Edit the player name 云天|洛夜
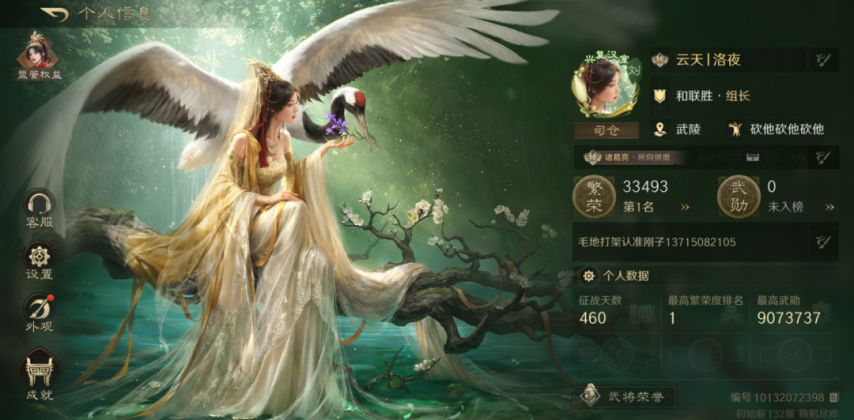The height and width of the screenshot is (420, 854). tap(822, 60)
